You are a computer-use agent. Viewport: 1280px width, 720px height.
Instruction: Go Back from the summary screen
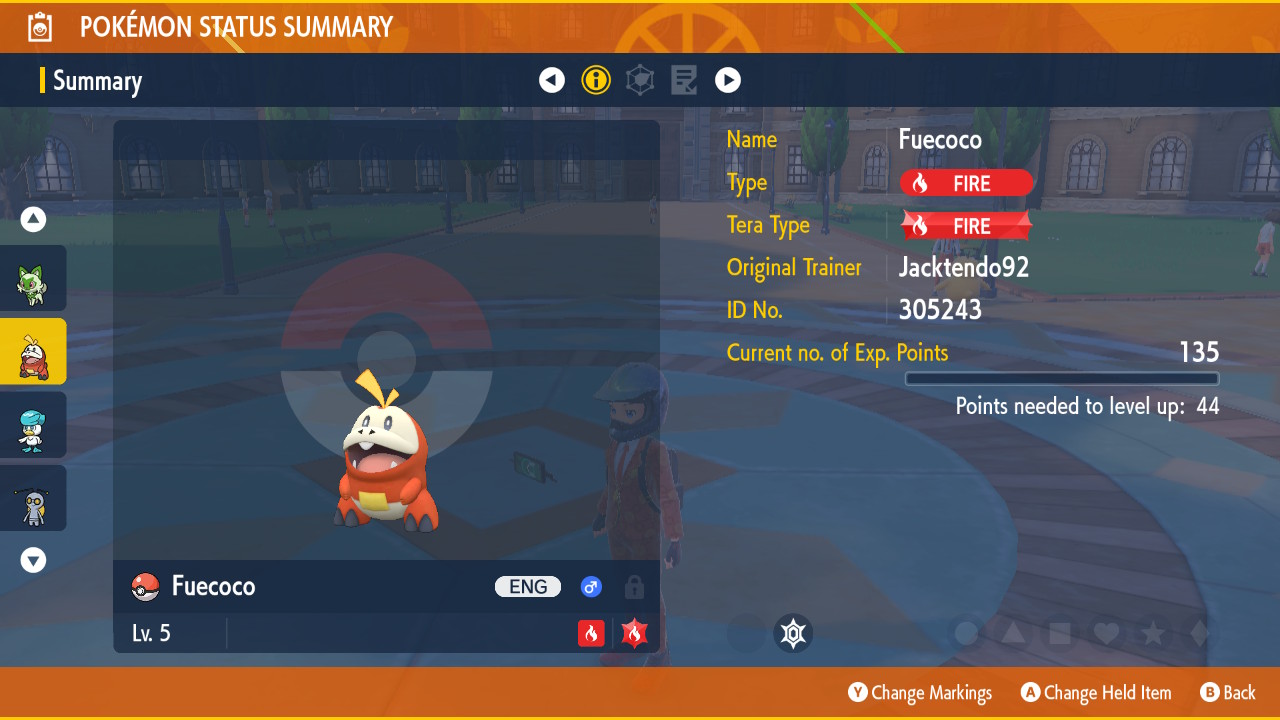(1228, 693)
